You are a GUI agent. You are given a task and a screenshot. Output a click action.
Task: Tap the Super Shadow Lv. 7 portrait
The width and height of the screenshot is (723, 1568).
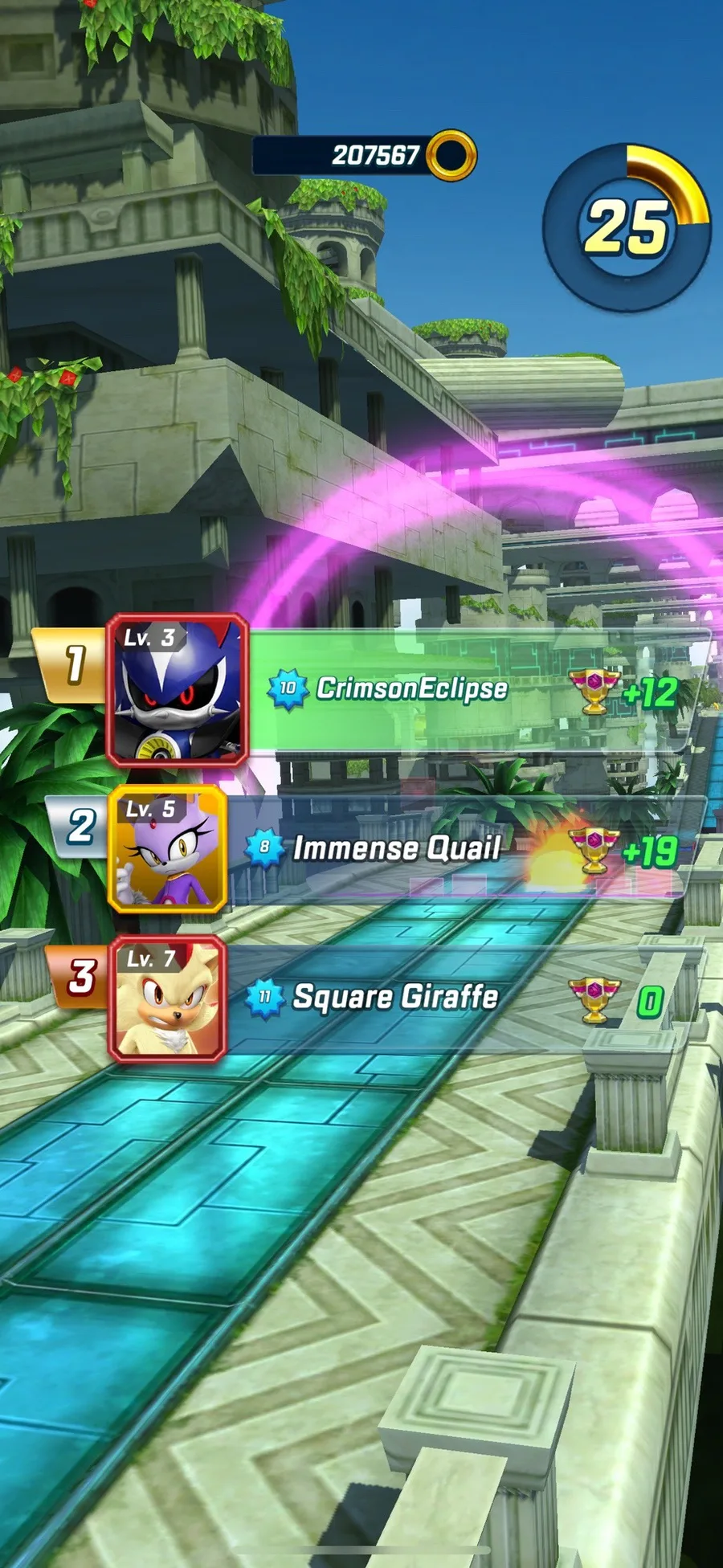tap(167, 999)
